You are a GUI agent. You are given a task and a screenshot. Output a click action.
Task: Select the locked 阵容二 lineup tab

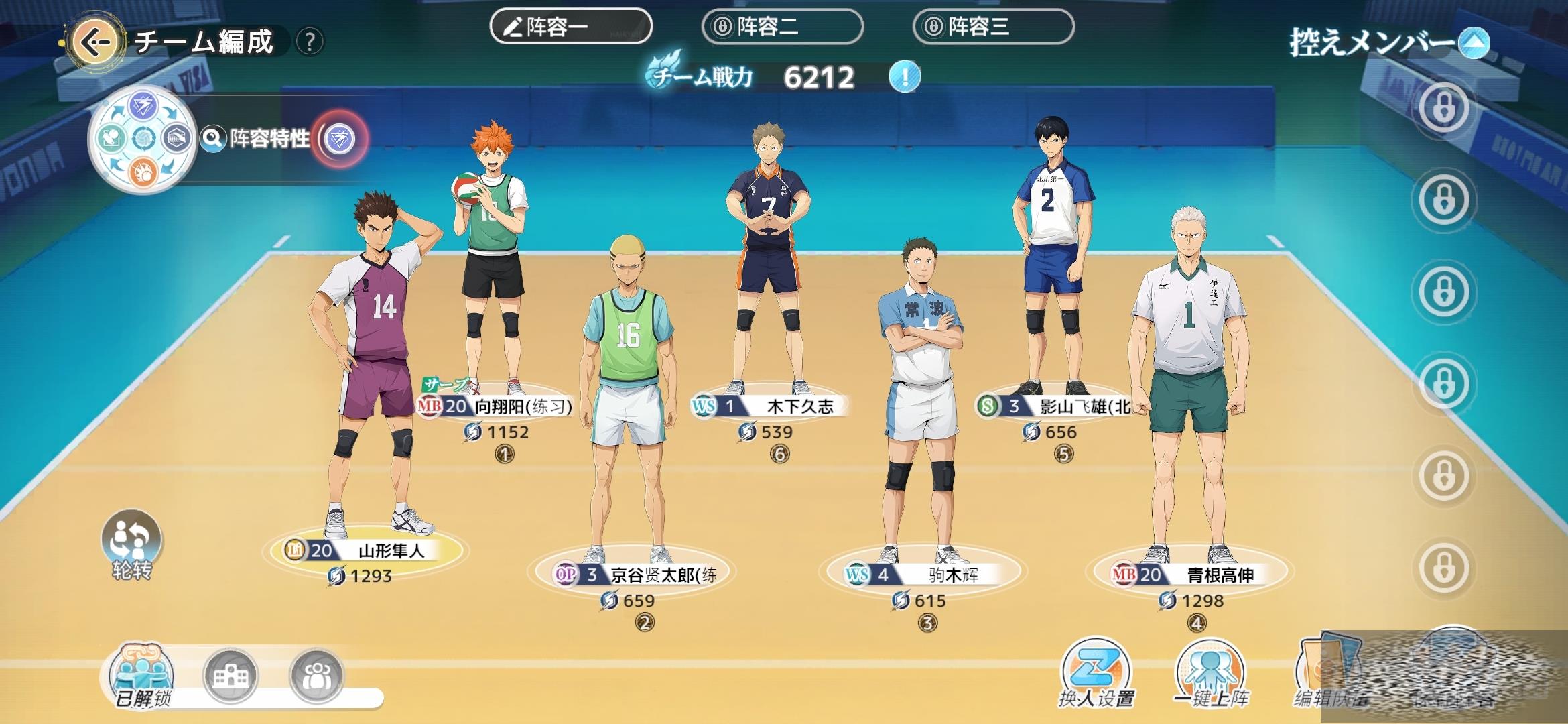(x=782, y=27)
